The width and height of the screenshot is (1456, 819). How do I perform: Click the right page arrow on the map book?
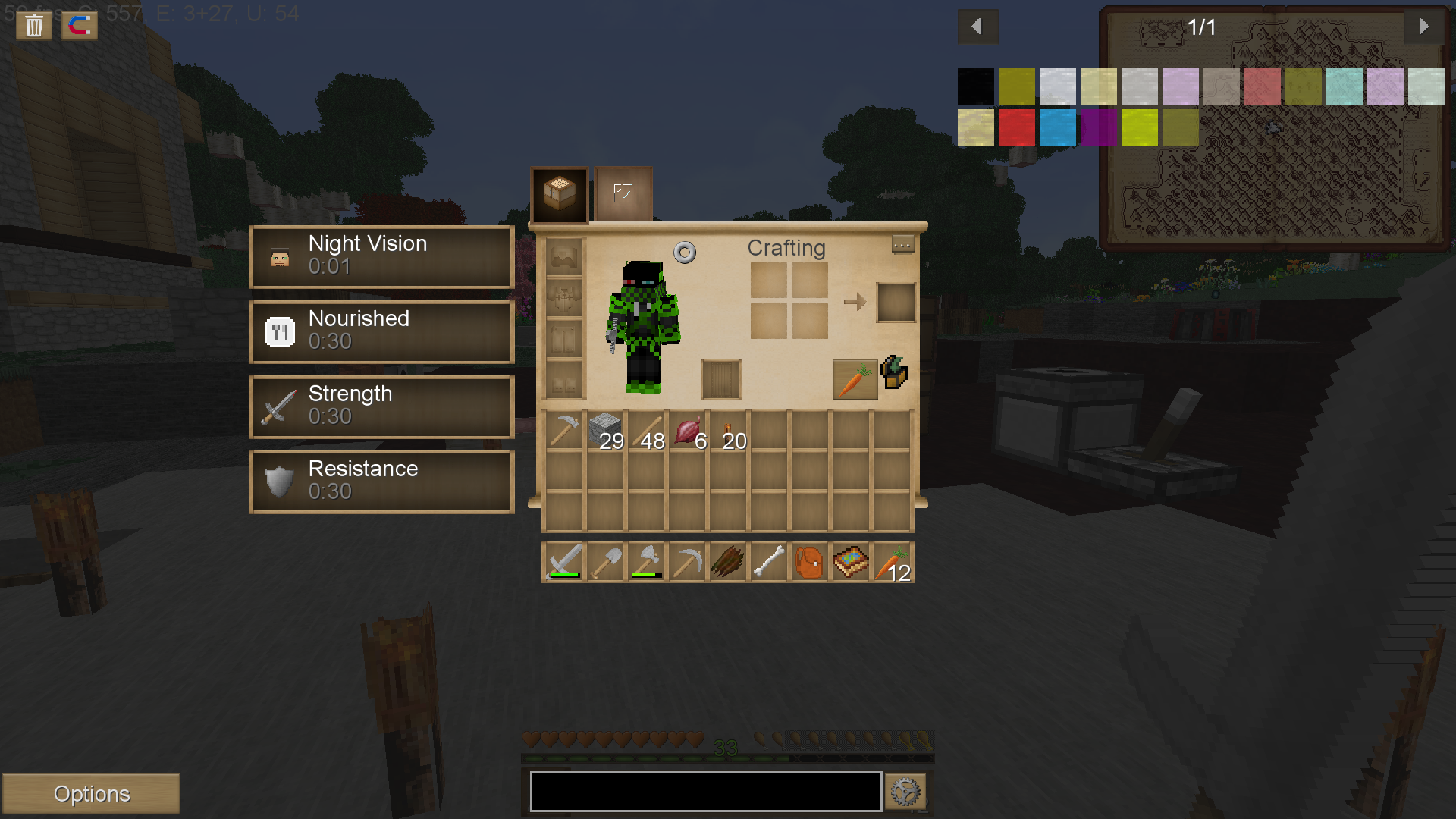click(x=1424, y=27)
